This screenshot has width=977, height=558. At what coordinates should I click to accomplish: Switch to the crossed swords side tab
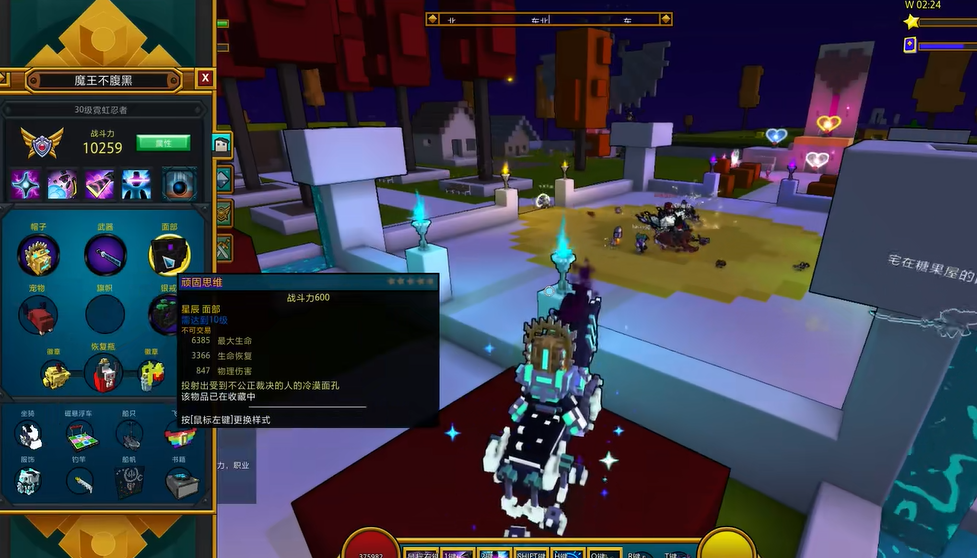pyautogui.click(x=223, y=245)
